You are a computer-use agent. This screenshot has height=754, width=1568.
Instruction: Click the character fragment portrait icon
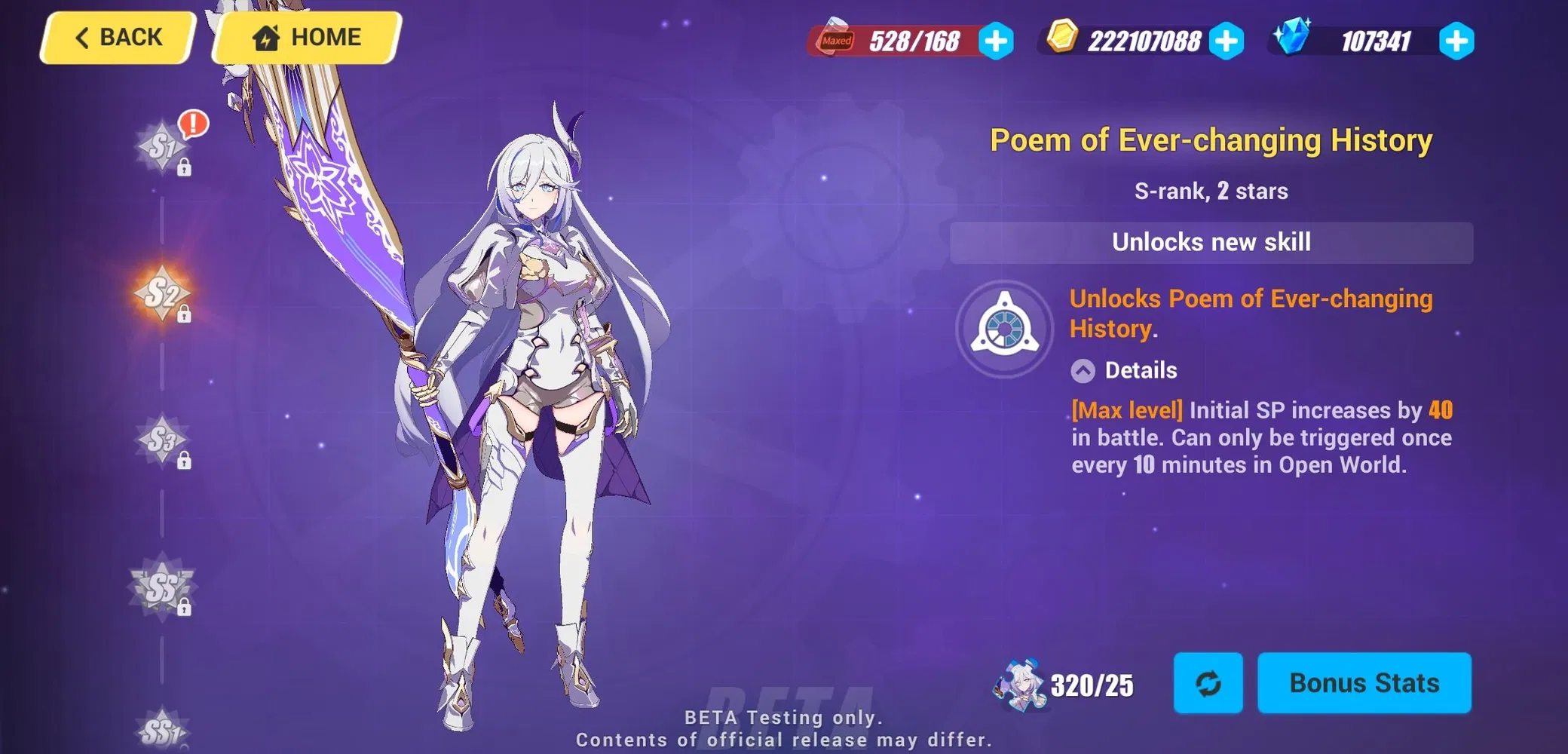tap(1018, 682)
